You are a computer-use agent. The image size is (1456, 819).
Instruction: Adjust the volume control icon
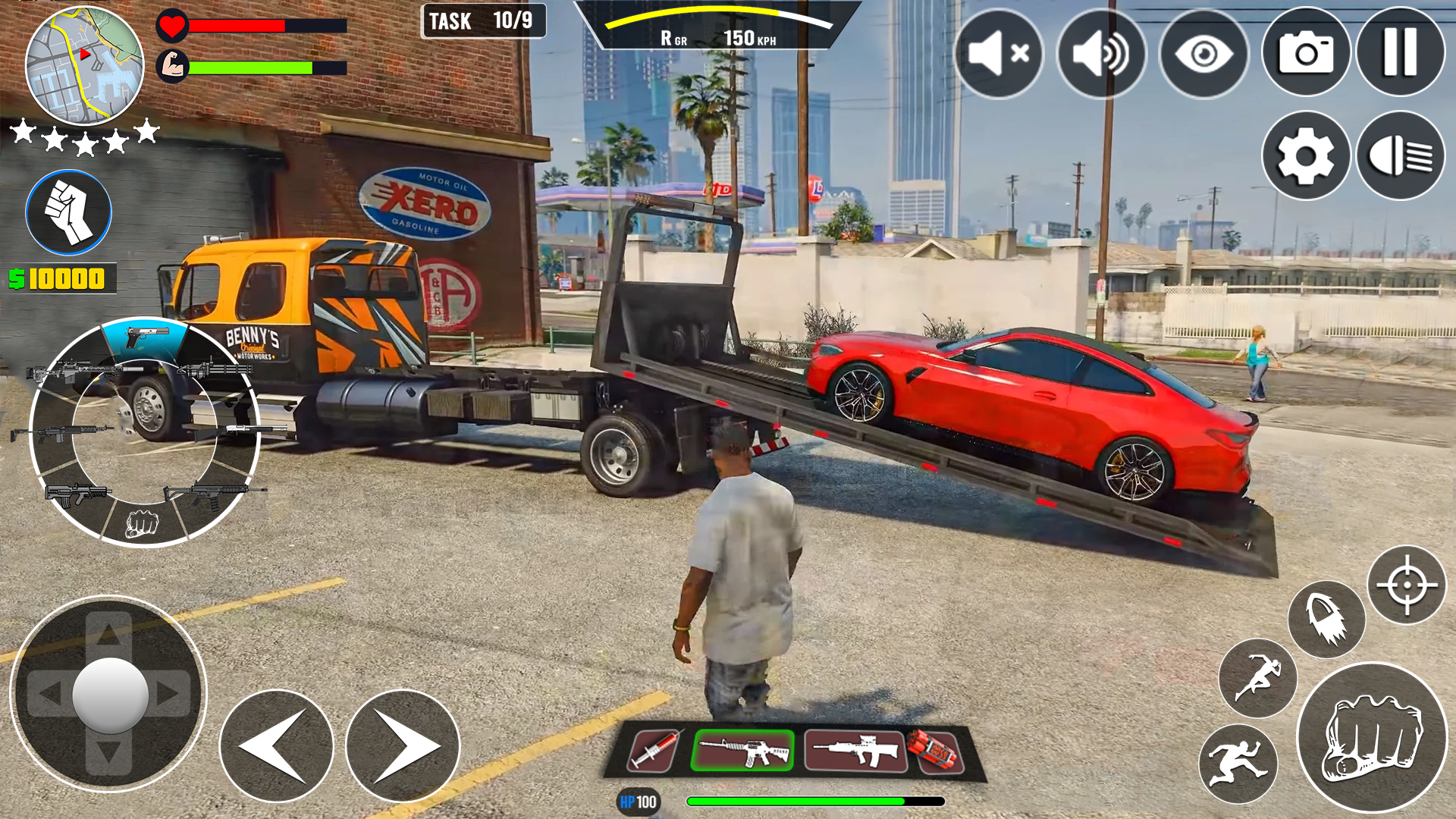pos(1101,53)
